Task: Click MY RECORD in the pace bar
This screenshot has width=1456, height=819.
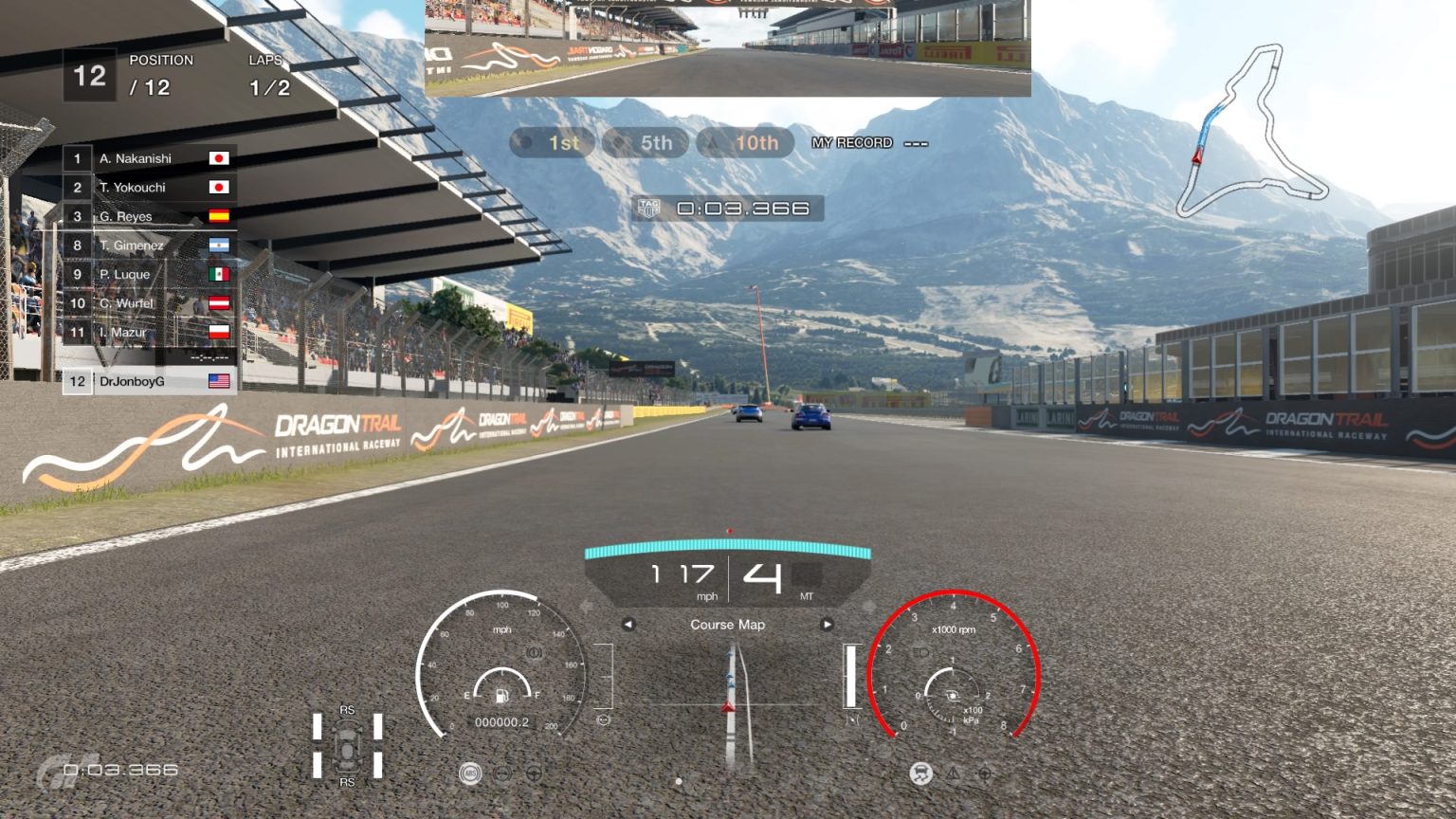Action: click(850, 142)
